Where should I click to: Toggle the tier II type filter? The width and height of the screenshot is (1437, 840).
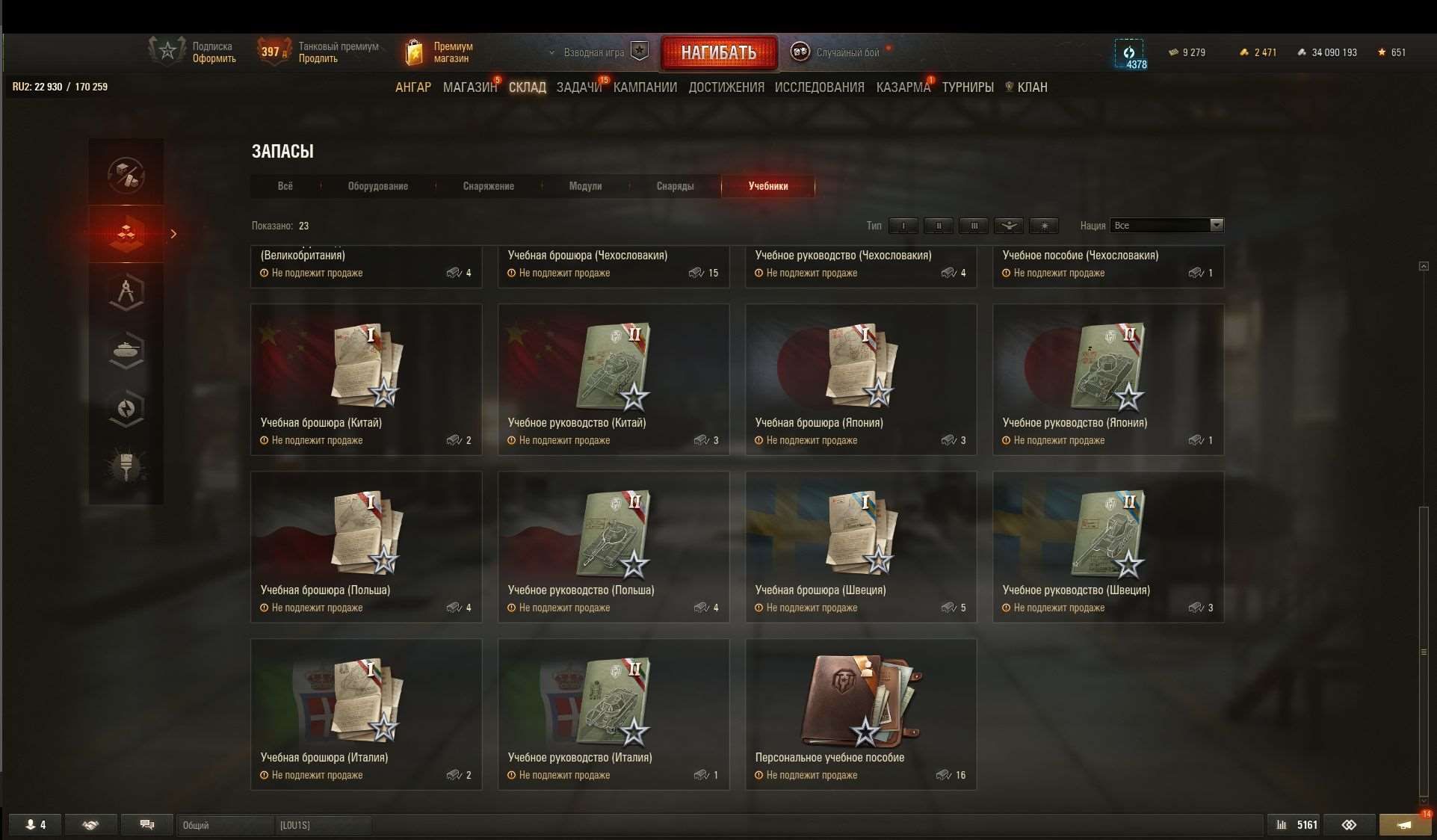tap(939, 226)
